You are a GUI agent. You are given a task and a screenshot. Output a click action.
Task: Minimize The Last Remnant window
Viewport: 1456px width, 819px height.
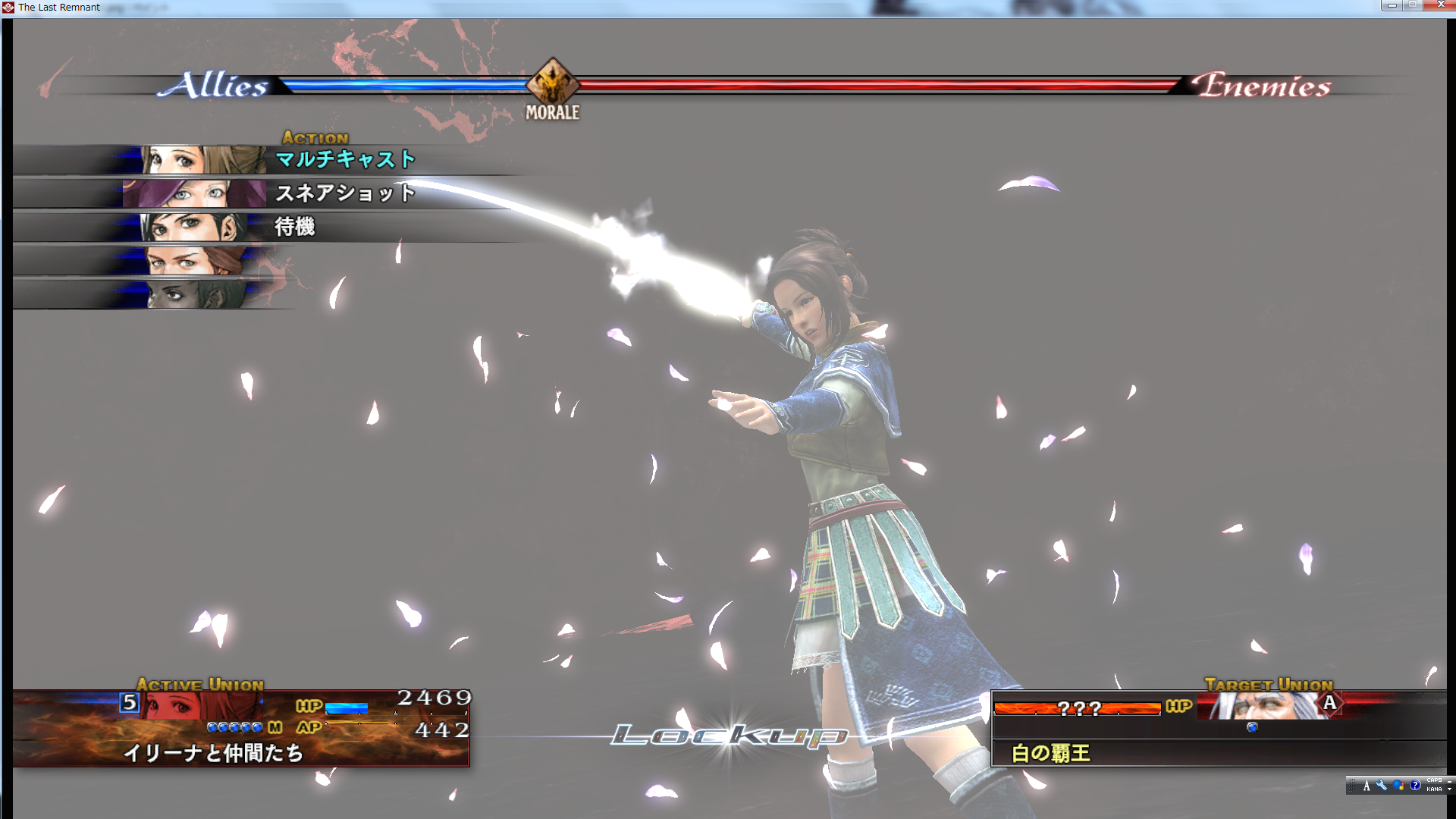pyautogui.click(x=1391, y=5)
